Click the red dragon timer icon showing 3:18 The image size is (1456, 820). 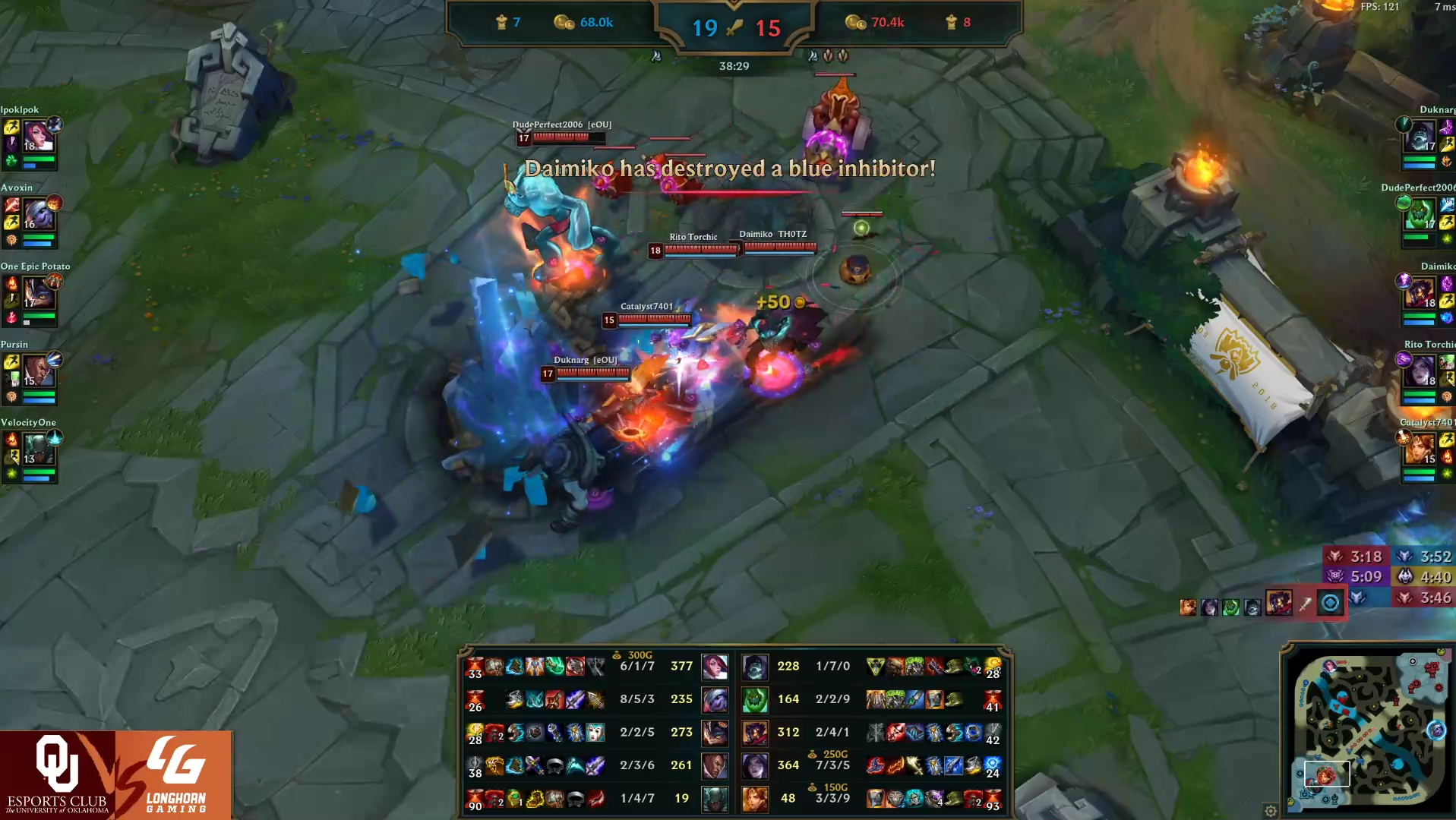coord(1335,556)
